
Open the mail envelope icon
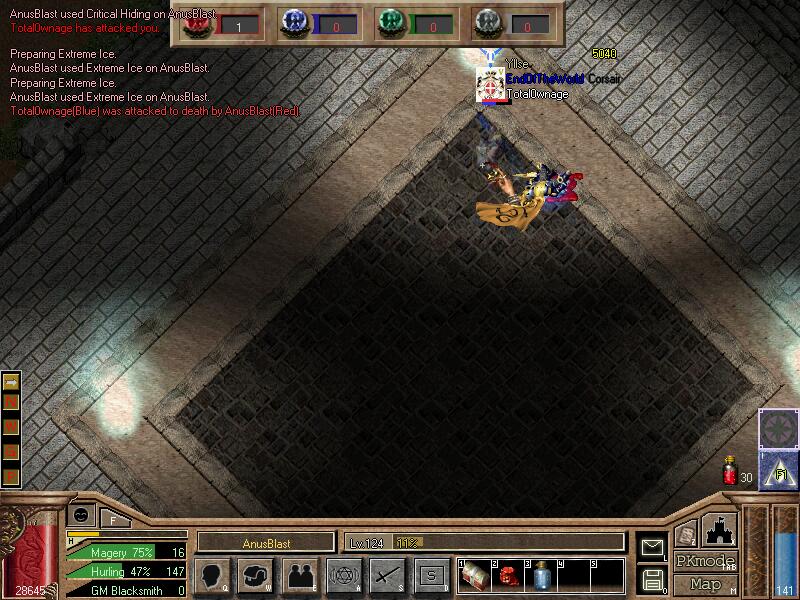(652, 546)
